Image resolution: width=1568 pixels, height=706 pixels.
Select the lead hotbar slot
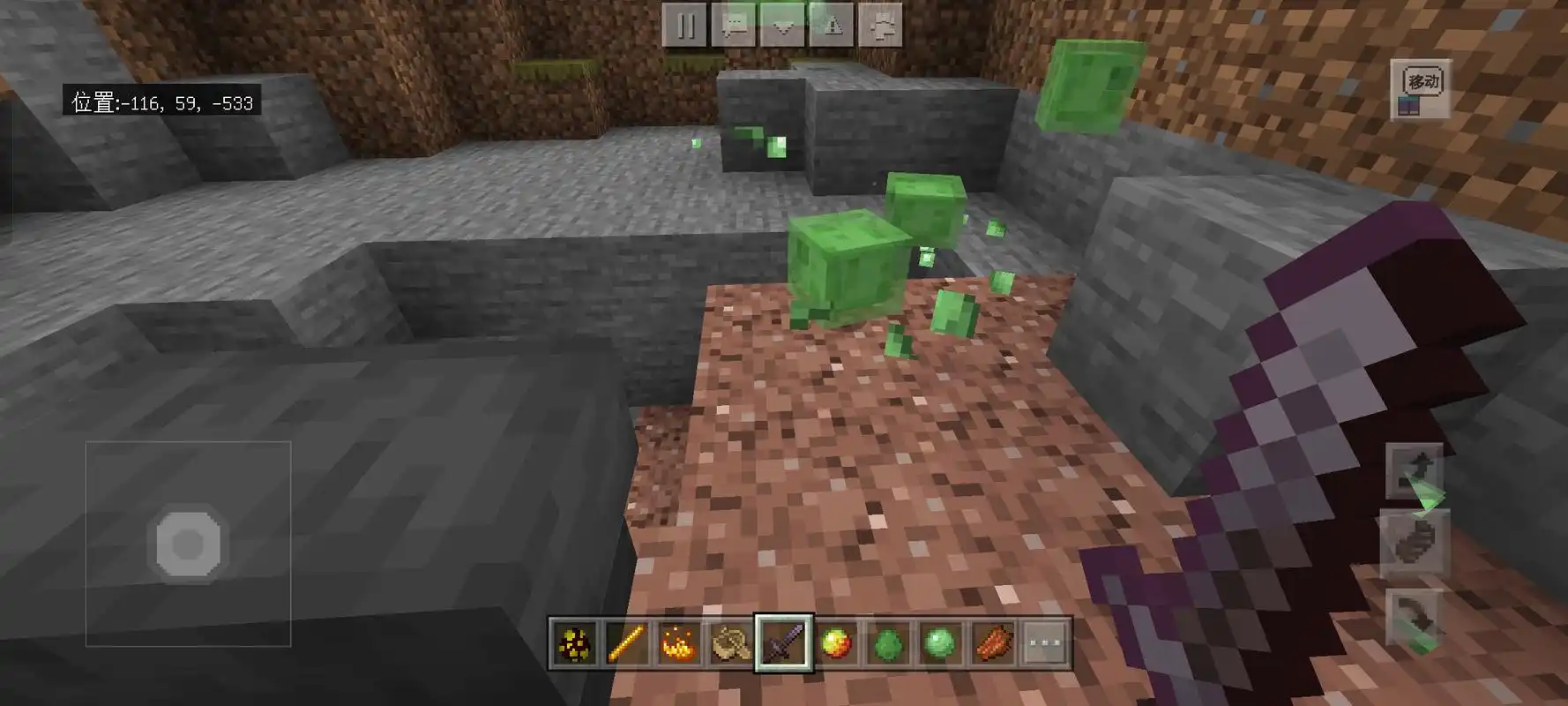coord(731,643)
